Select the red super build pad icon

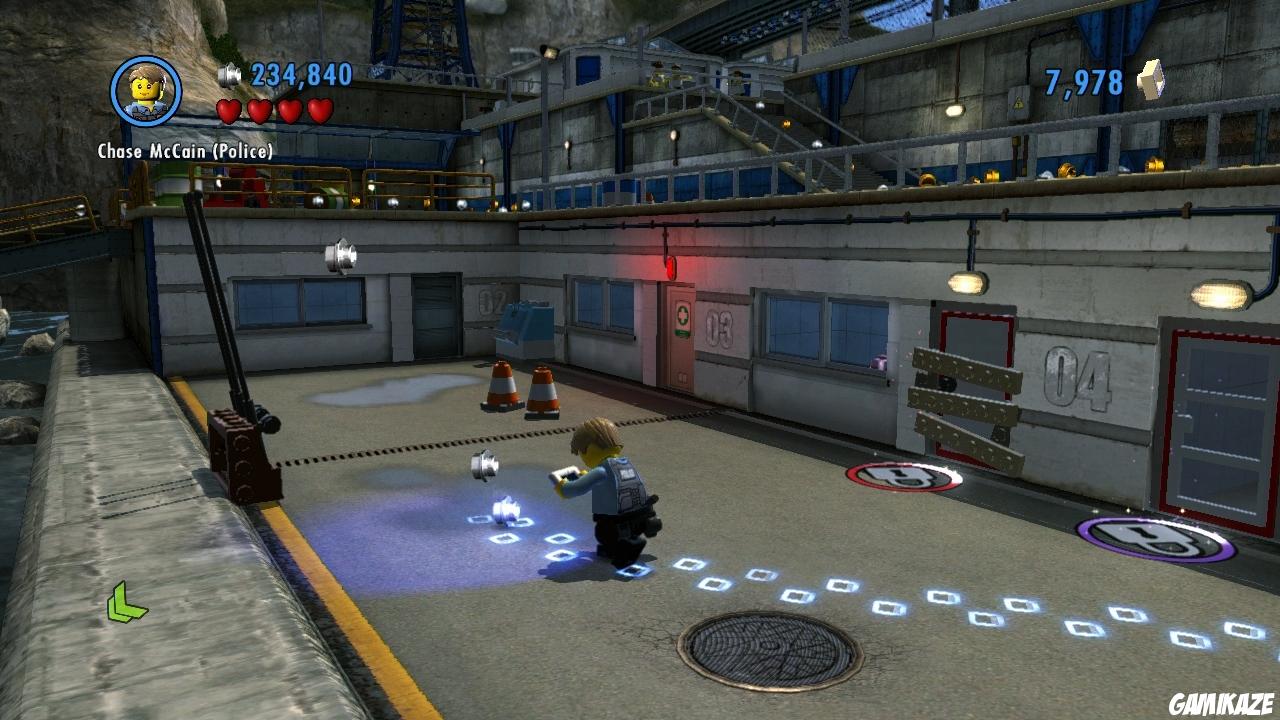pos(900,474)
